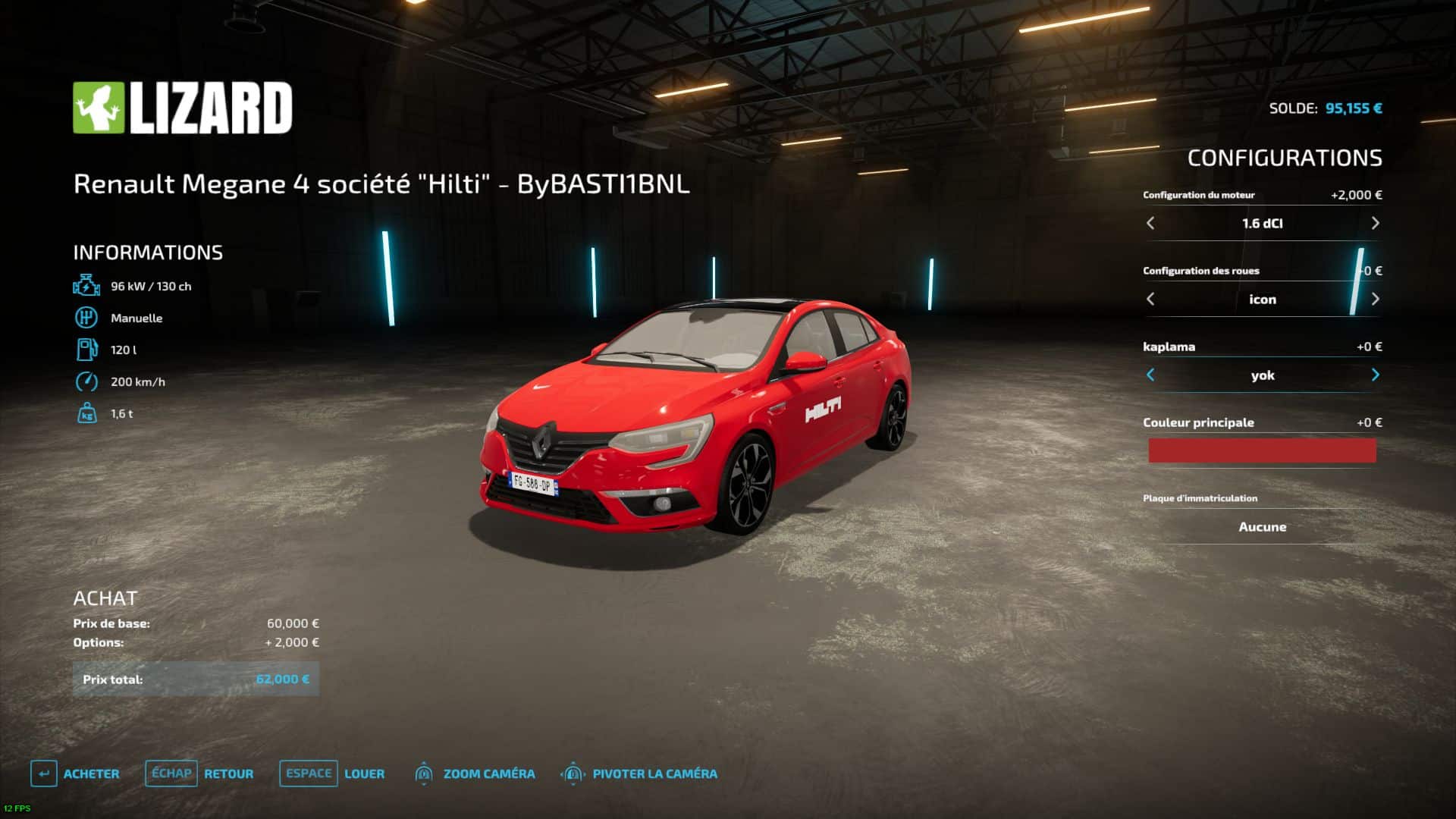Edit the Plaque d'immatriculation field showing Aucune
Image resolution: width=1456 pixels, height=819 pixels.
(x=1262, y=526)
